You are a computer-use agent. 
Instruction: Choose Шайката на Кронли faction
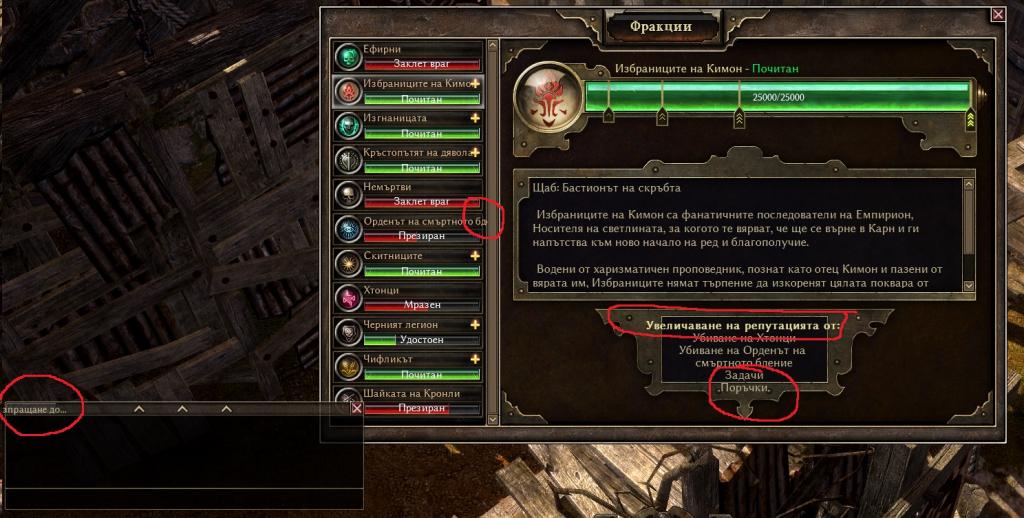408,401
